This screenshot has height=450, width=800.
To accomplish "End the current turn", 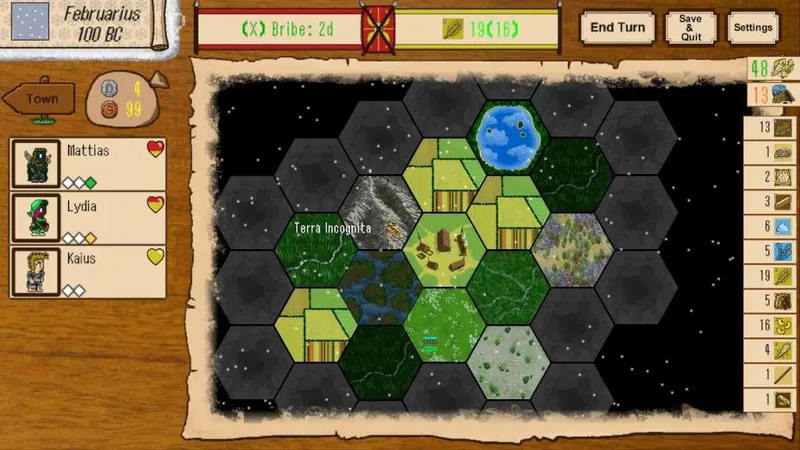I will [616, 27].
